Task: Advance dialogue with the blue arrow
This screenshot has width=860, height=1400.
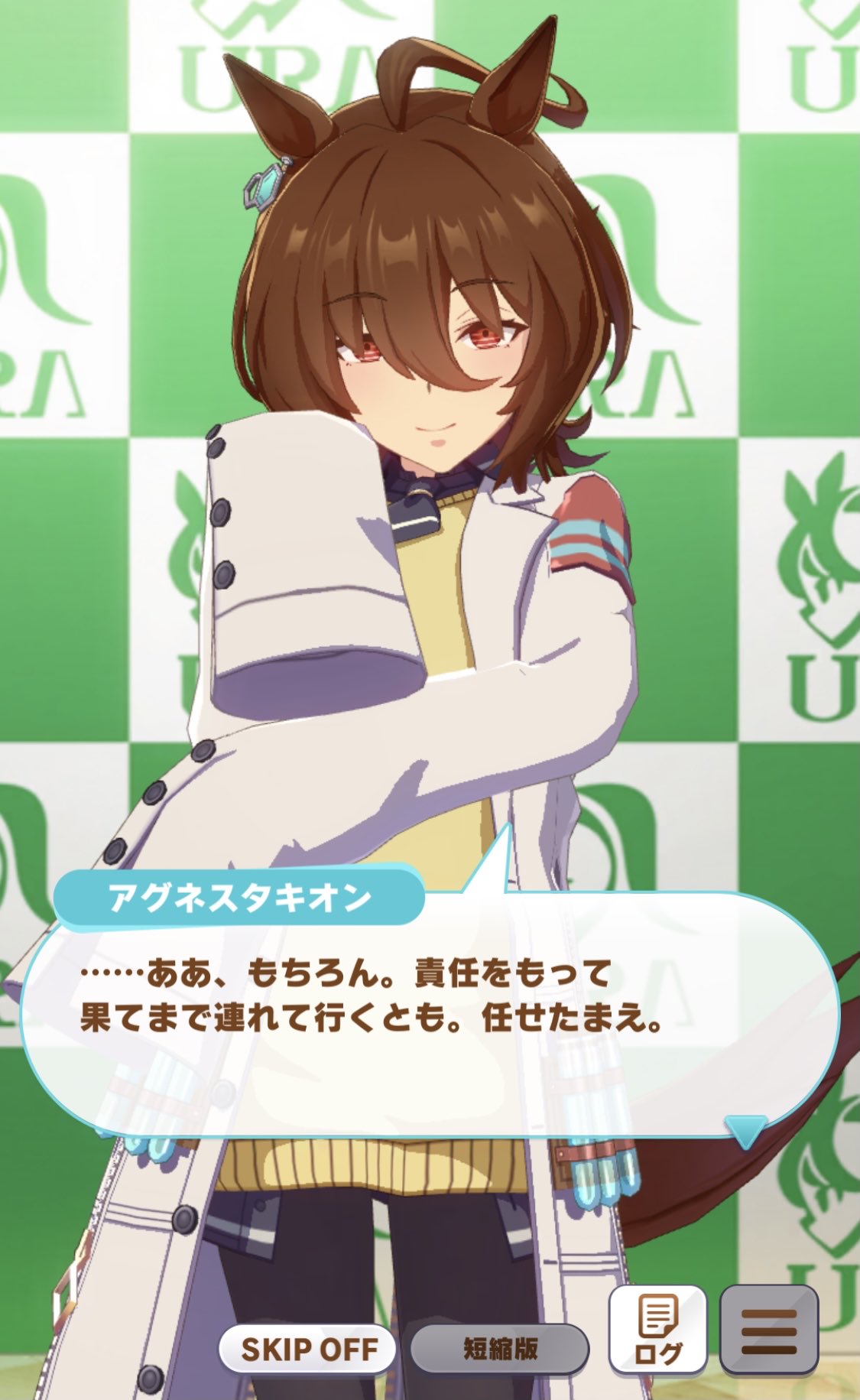Action: point(745,1130)
